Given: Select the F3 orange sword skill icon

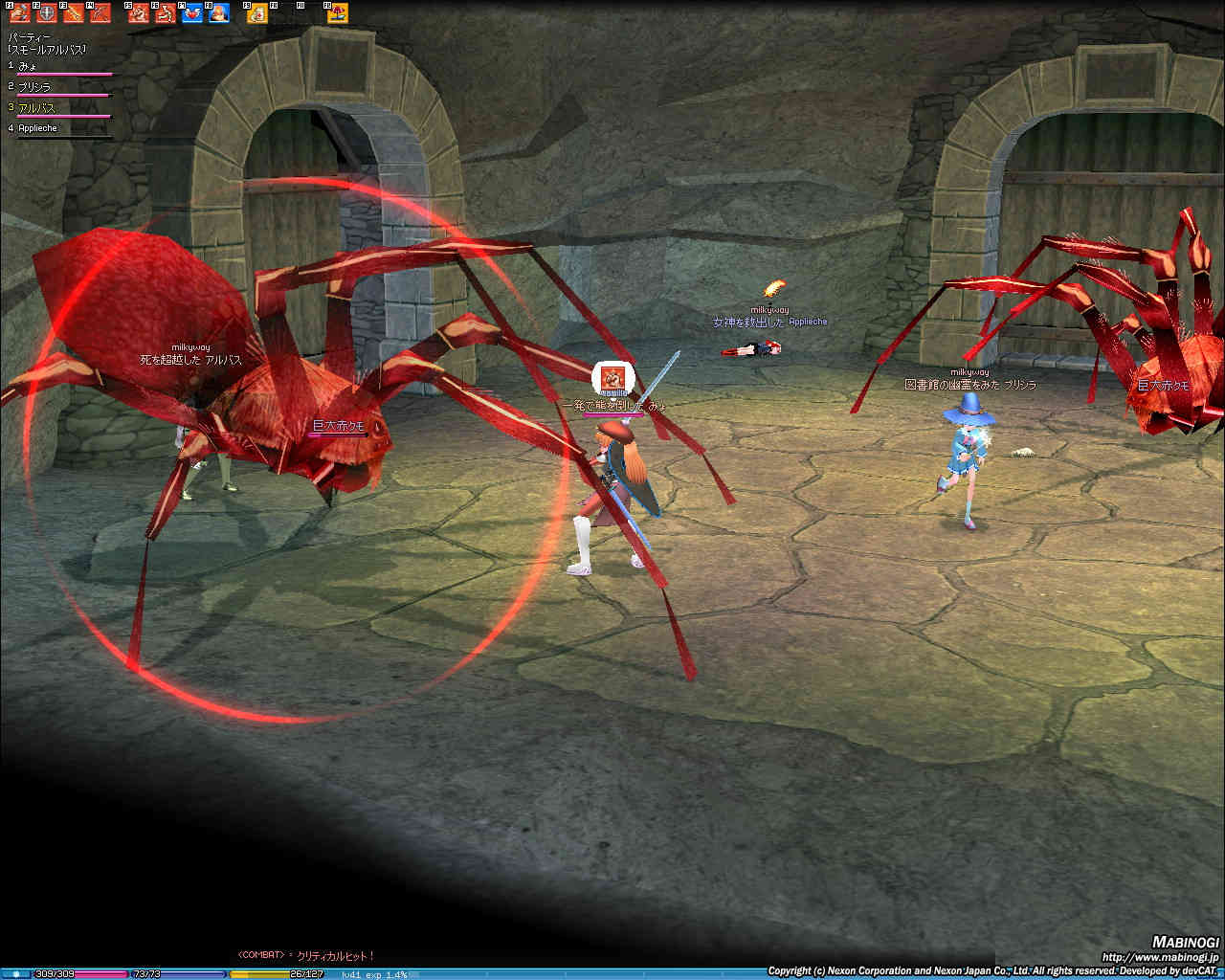Looking at the screenshot, I should tap(74, 13).
